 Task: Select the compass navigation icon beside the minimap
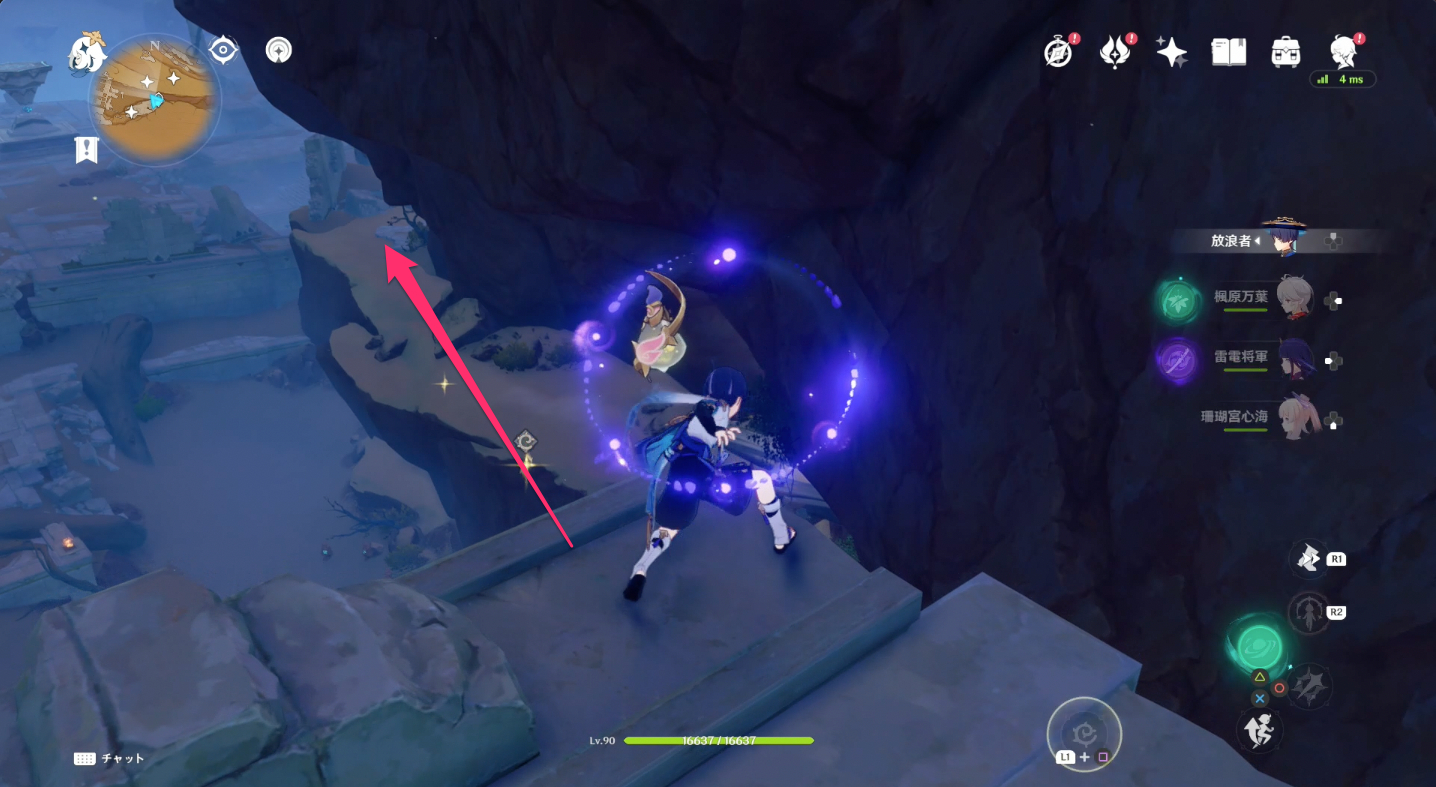click(x=224, y=48)
